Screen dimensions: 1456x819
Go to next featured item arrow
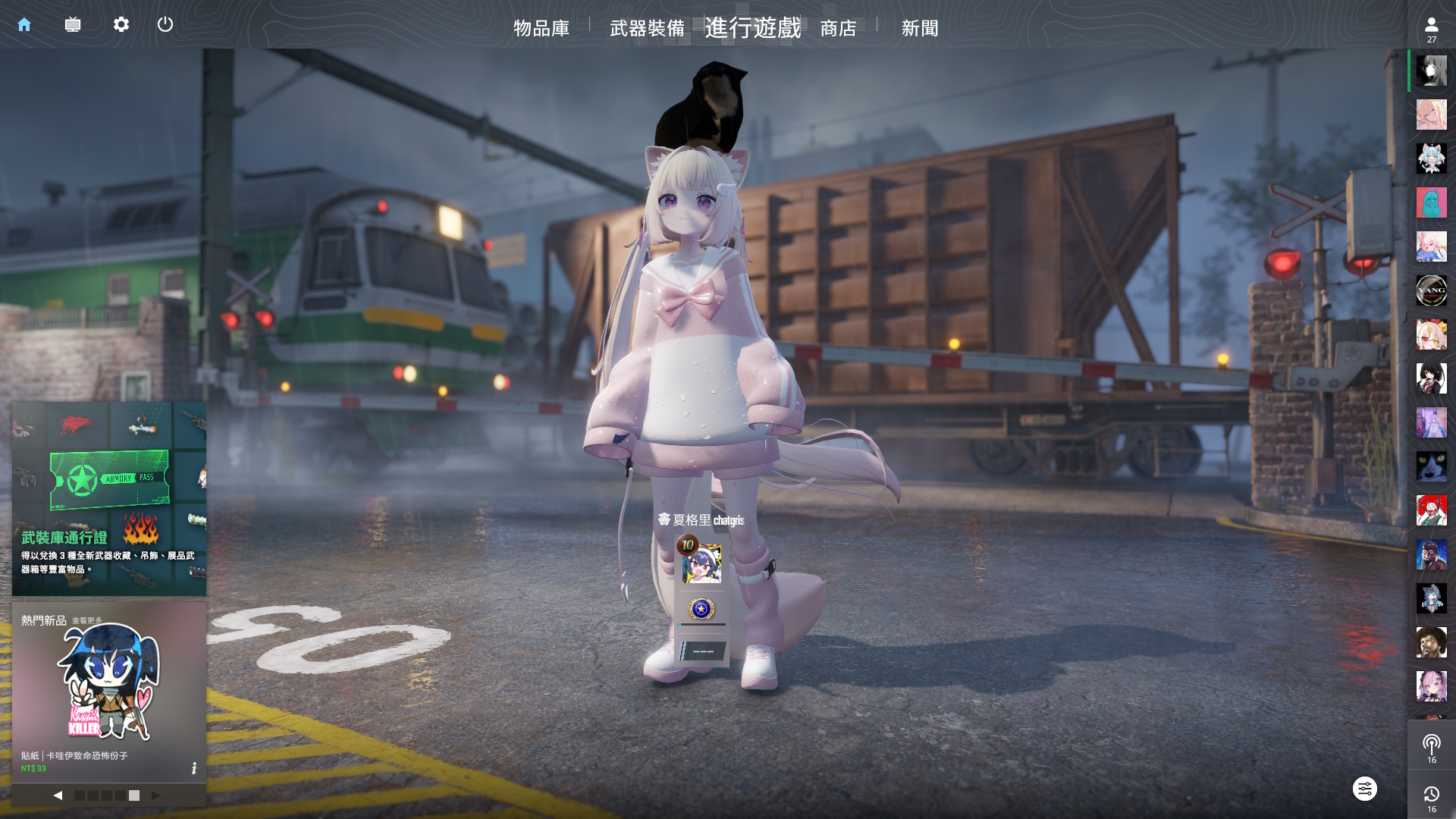155,795
